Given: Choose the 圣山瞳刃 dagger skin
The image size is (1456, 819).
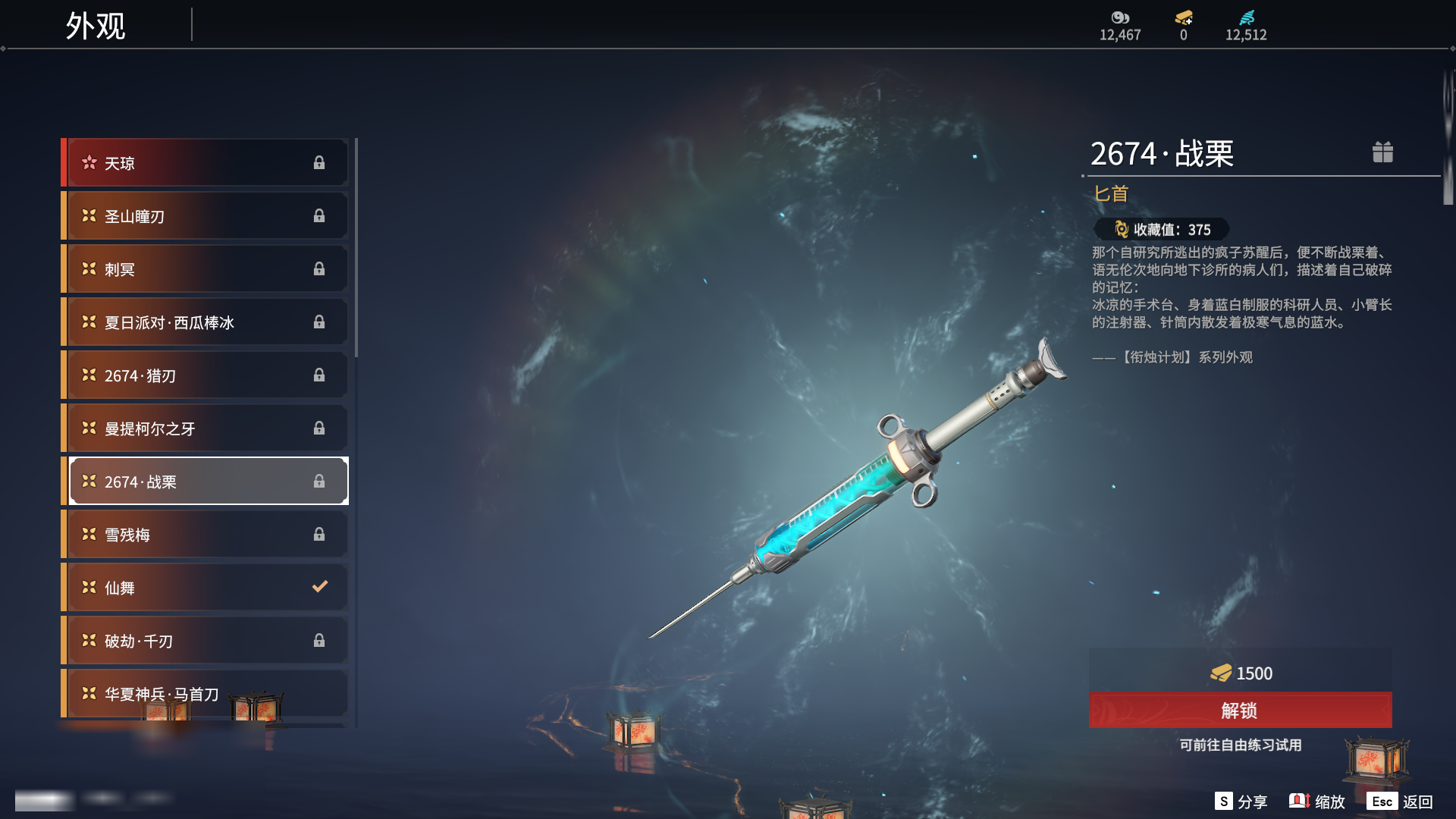Looking at the screenshot, I should pos(206,216).
